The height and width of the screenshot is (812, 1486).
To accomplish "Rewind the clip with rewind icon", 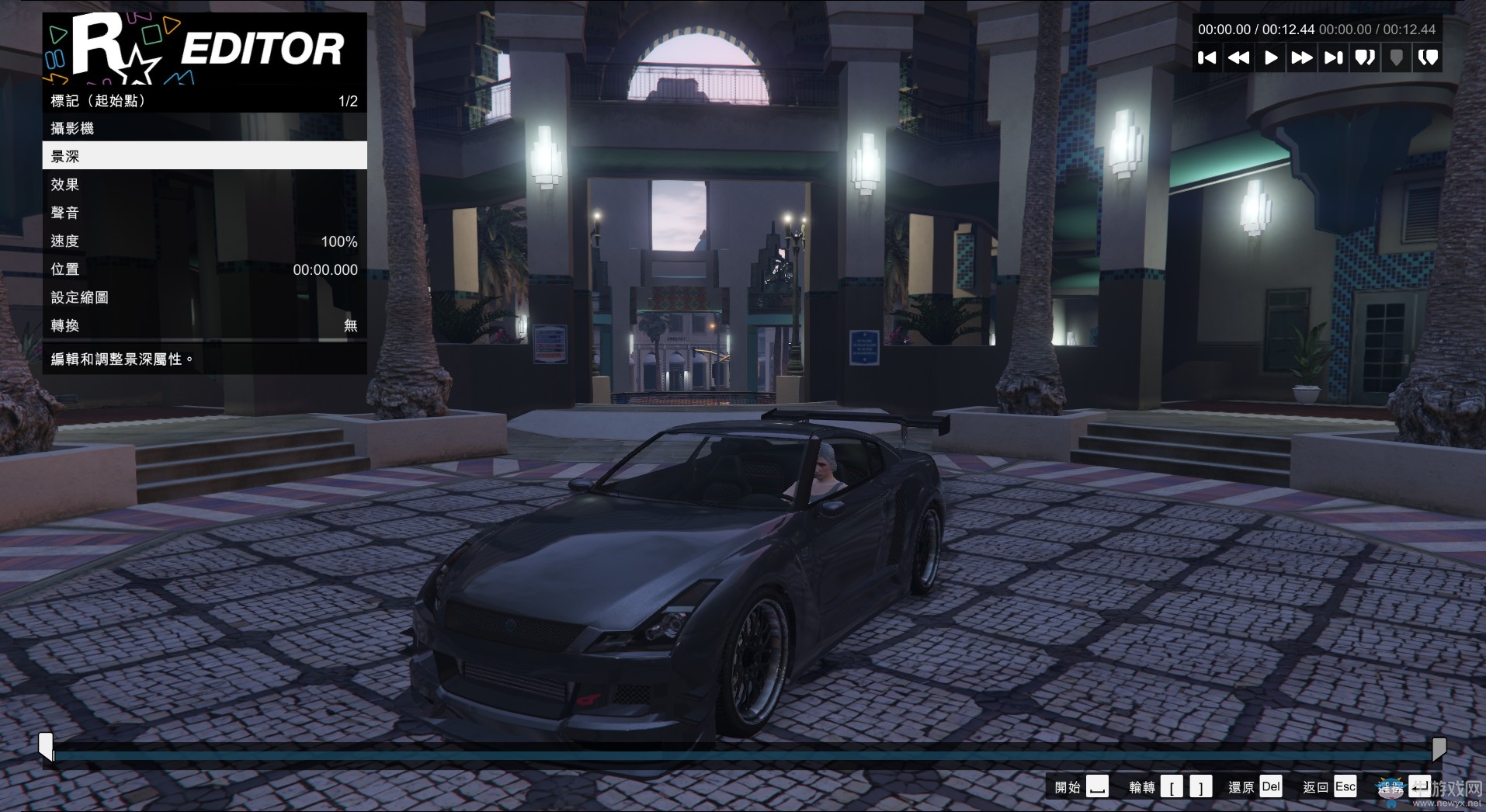I will coord(1240,57).
